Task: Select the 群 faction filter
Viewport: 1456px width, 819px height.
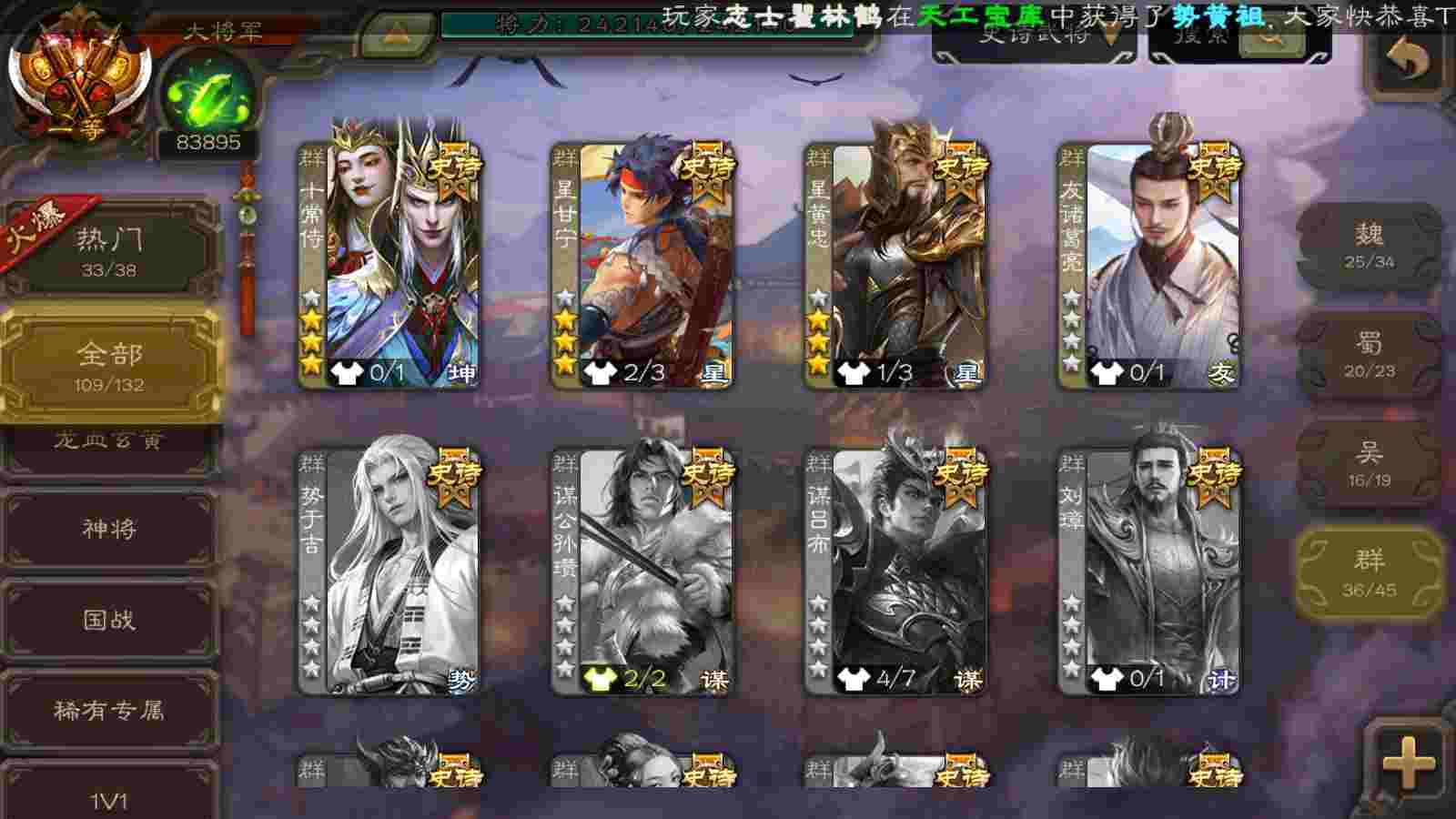Action: click(1370, 573)
